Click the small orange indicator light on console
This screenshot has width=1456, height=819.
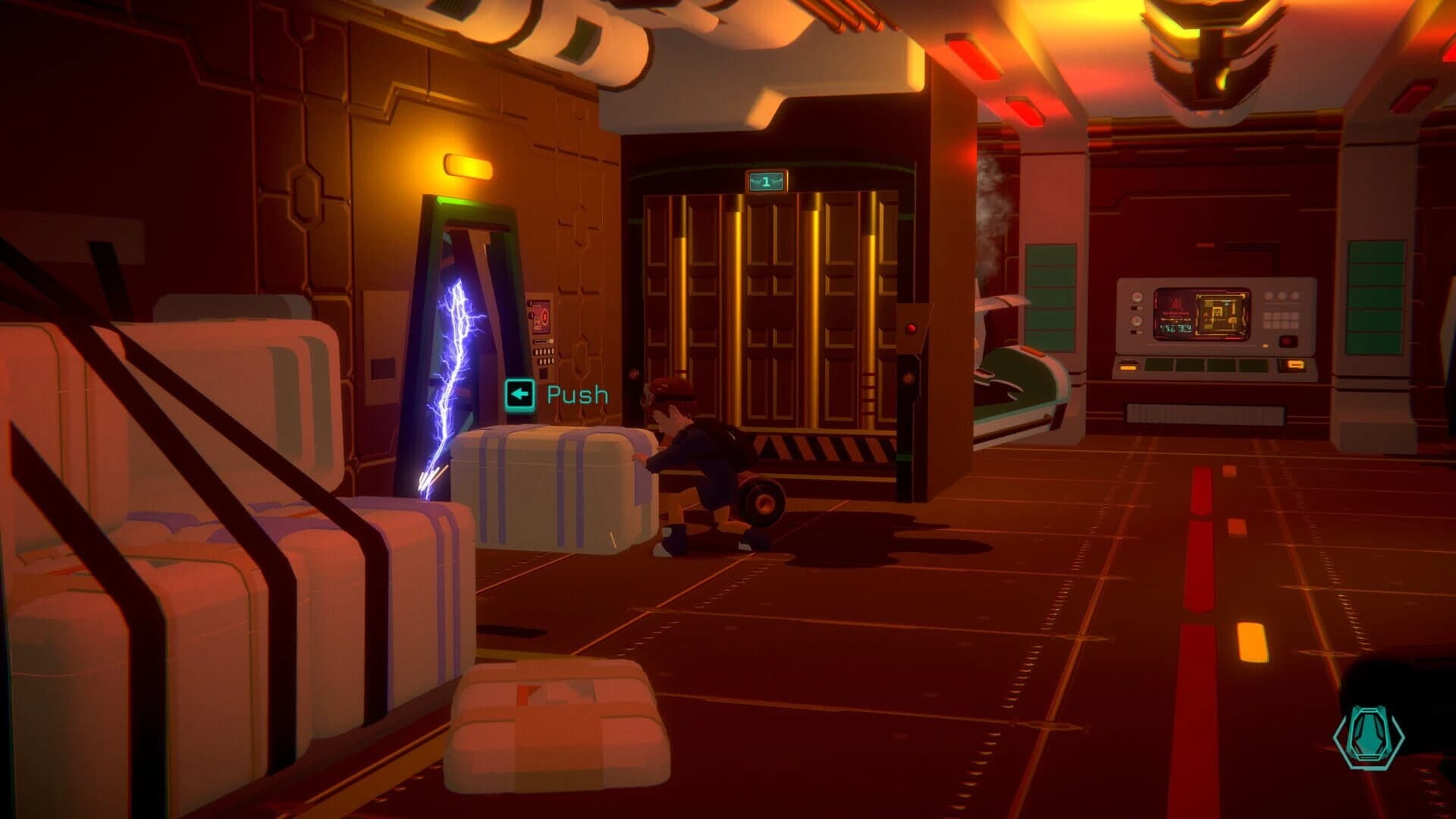click(1265, 346)
